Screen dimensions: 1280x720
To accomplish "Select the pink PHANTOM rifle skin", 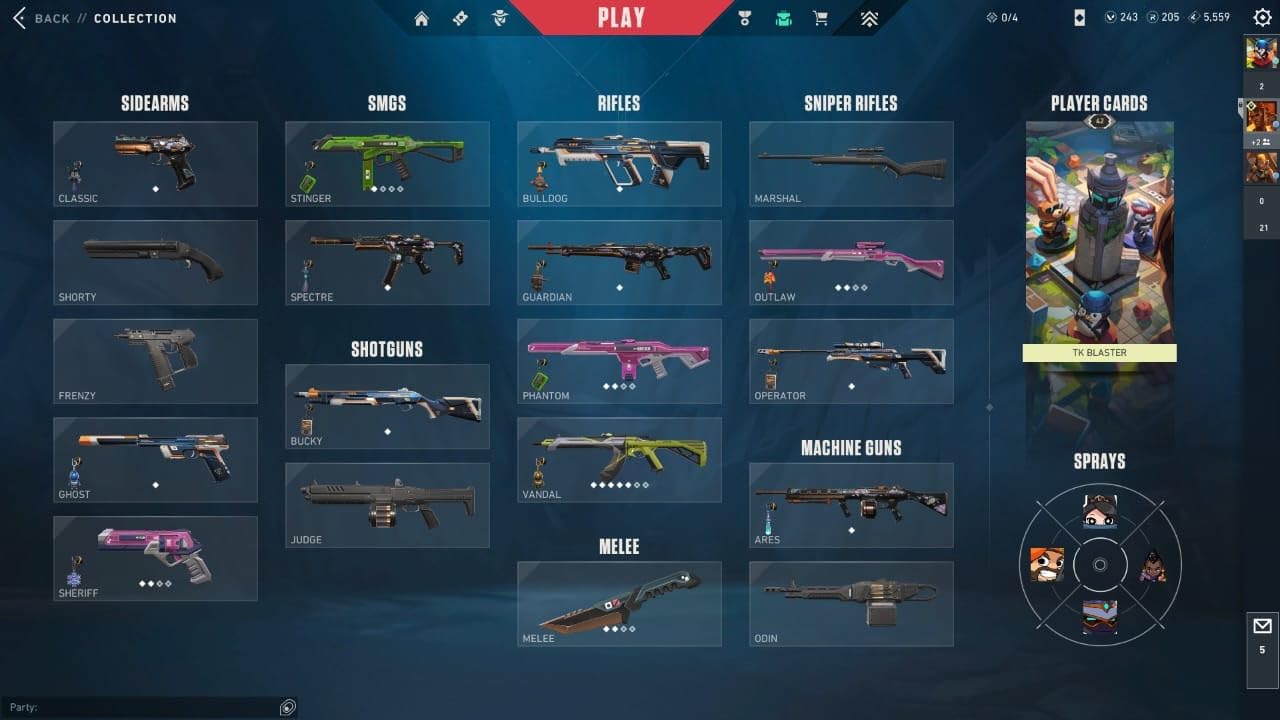I will pos(619,360).
